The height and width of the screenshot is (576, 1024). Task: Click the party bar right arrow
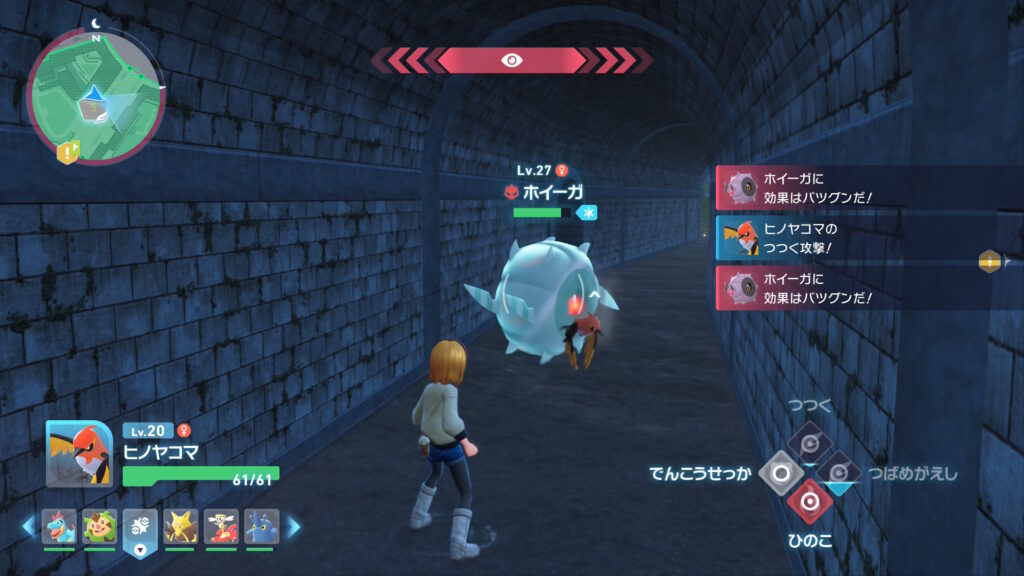tap(294, 526)
